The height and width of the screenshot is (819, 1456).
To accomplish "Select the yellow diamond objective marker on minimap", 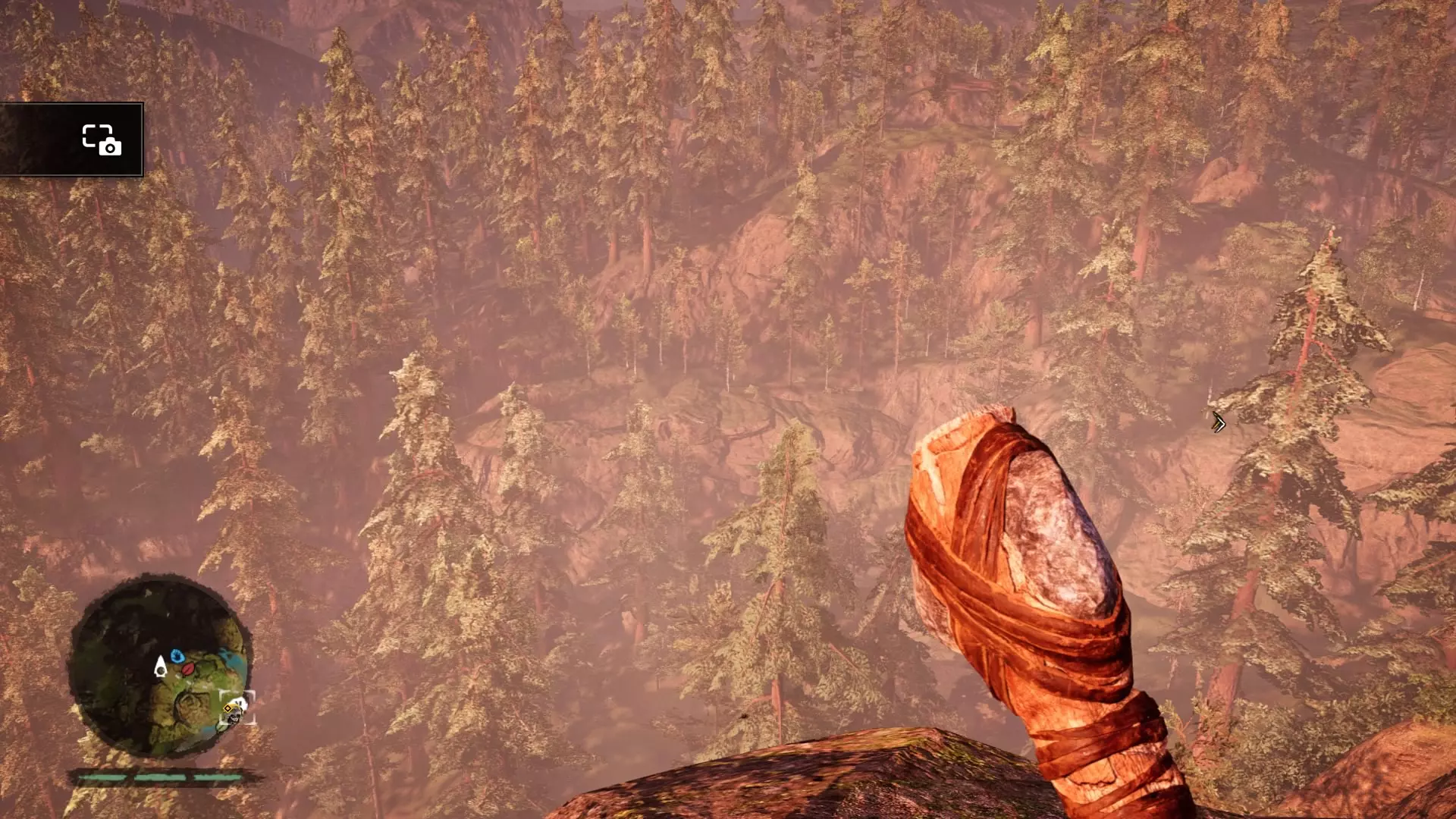I will (227, 708).
